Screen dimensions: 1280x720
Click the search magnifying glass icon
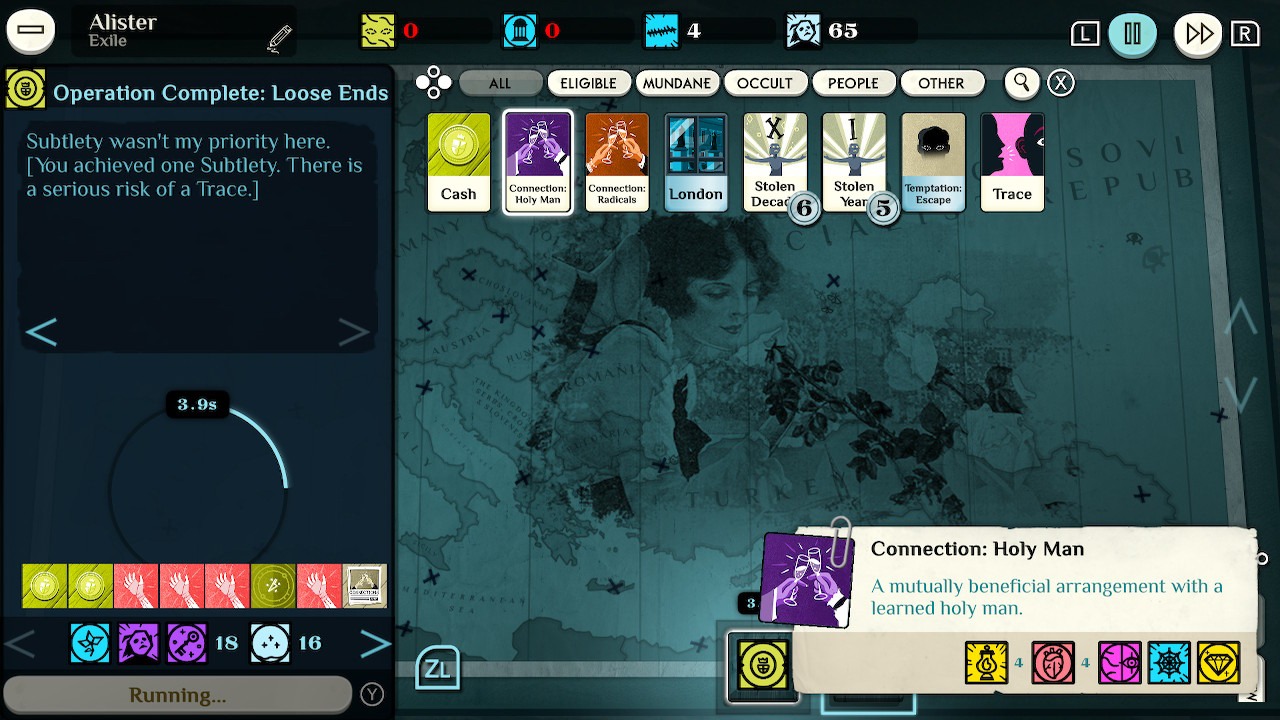click(1021, 83)
